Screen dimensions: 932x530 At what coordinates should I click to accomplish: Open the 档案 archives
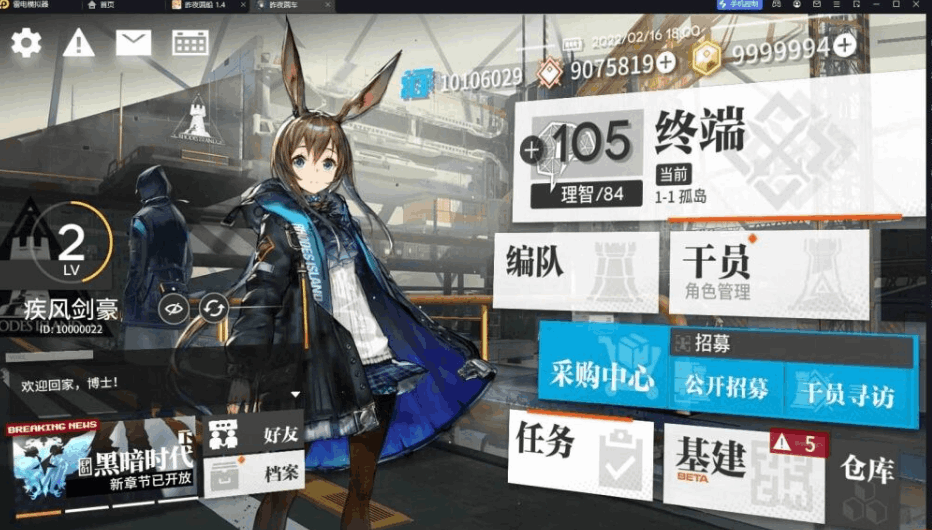coord(255,473)
